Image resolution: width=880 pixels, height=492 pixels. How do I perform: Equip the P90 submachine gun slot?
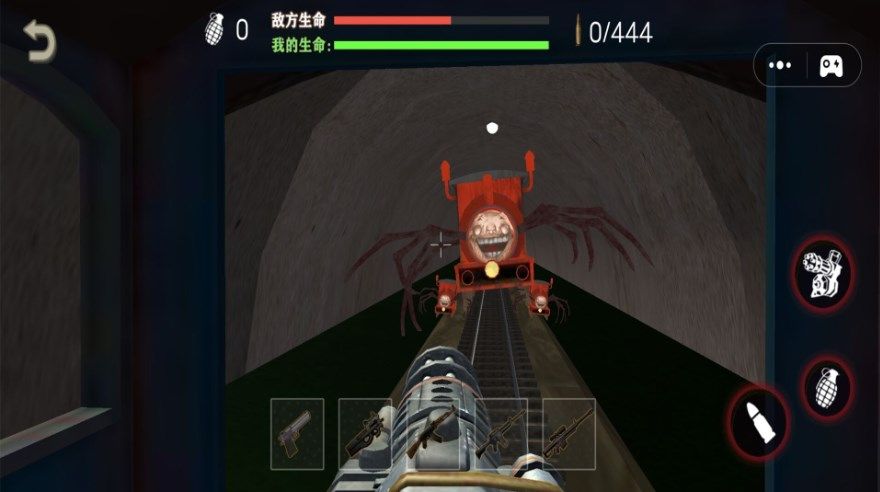[365, 434]
